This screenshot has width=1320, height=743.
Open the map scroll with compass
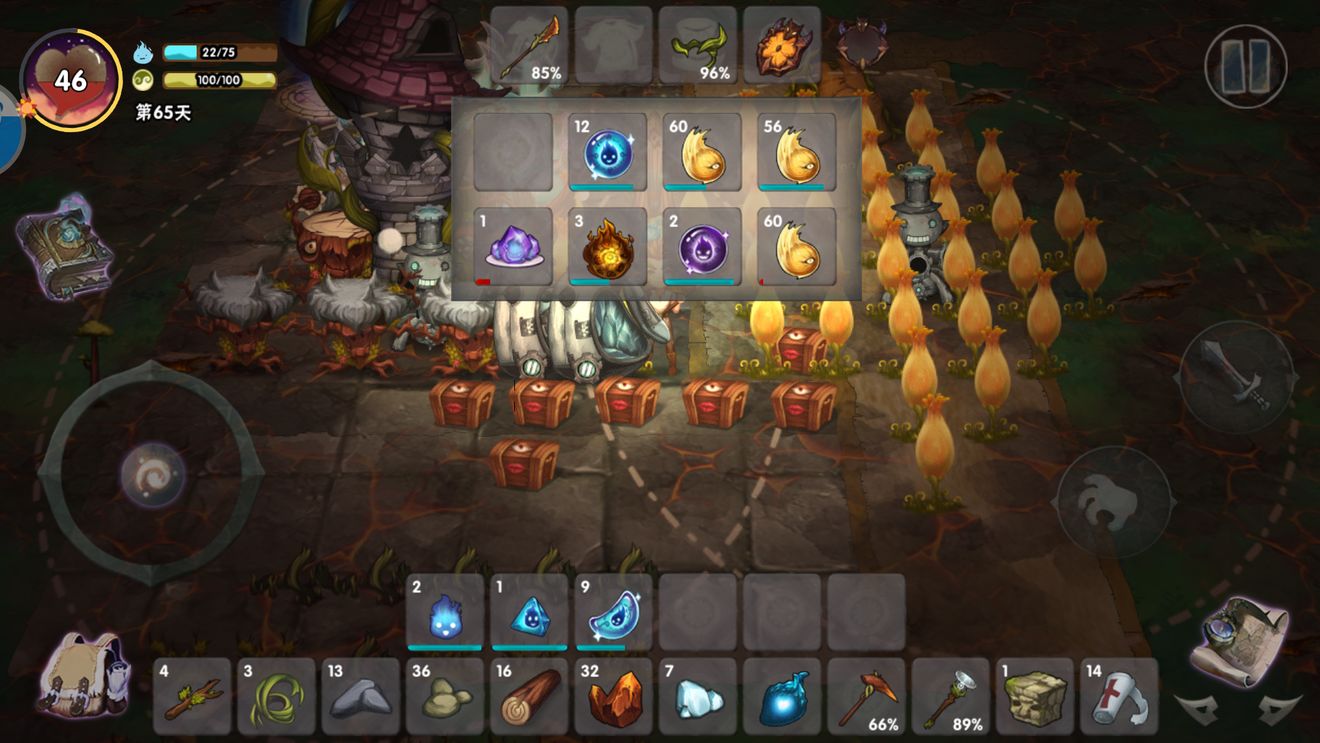(x=1240, y=640)
